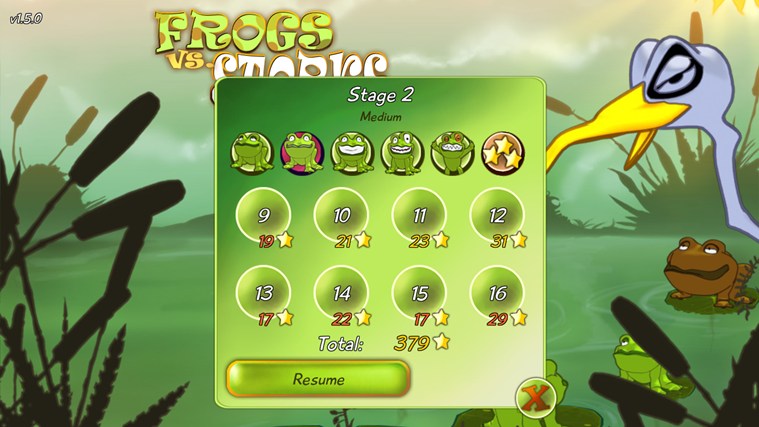The width and height of the screenshot is (759, 427).
Task: Click the Resume button
Action: pos(318,379)
